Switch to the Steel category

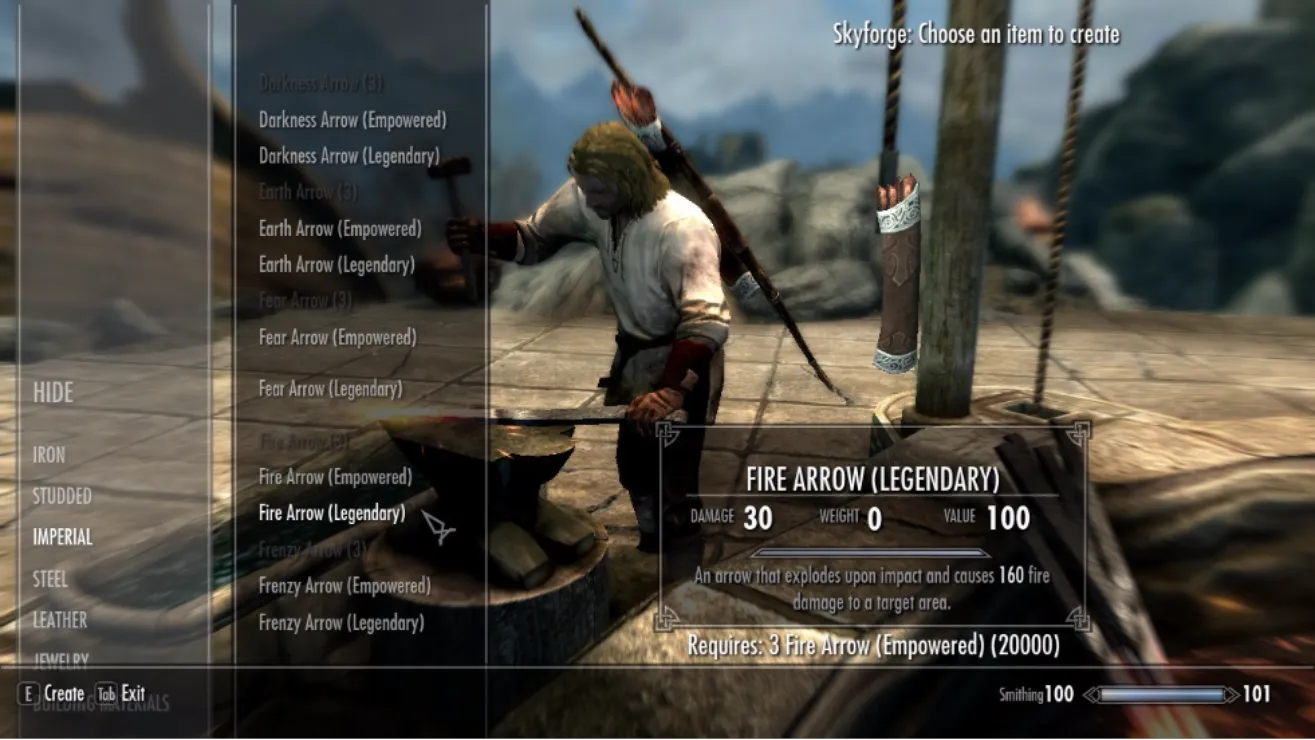coord(50,579)
